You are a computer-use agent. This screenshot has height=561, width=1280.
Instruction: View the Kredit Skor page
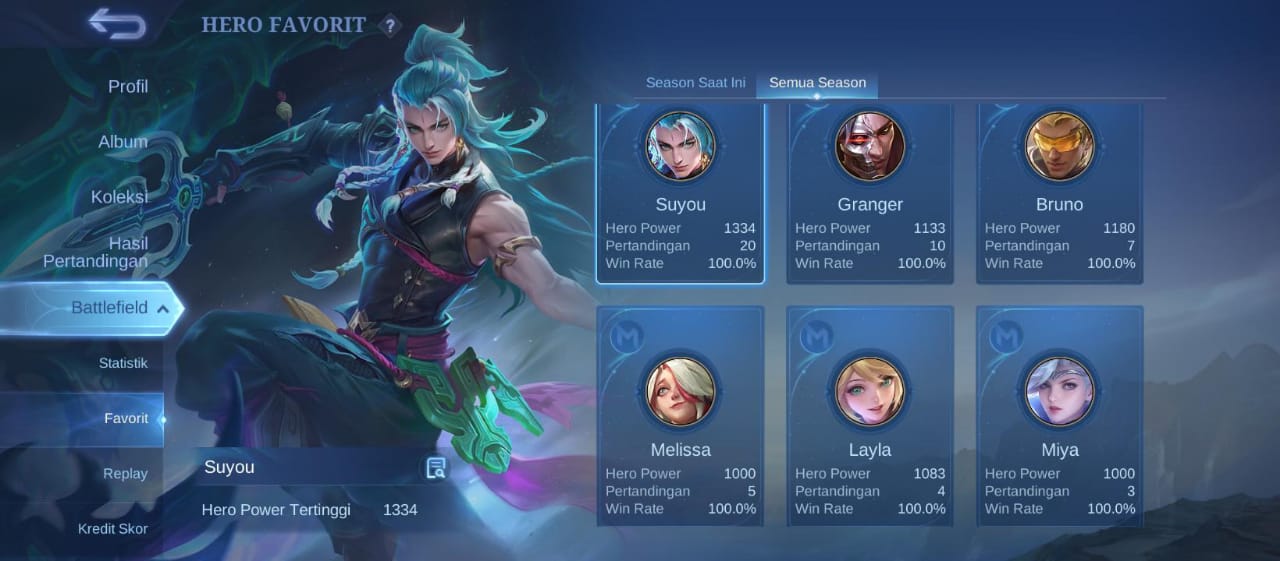click(x=113, y=528)
